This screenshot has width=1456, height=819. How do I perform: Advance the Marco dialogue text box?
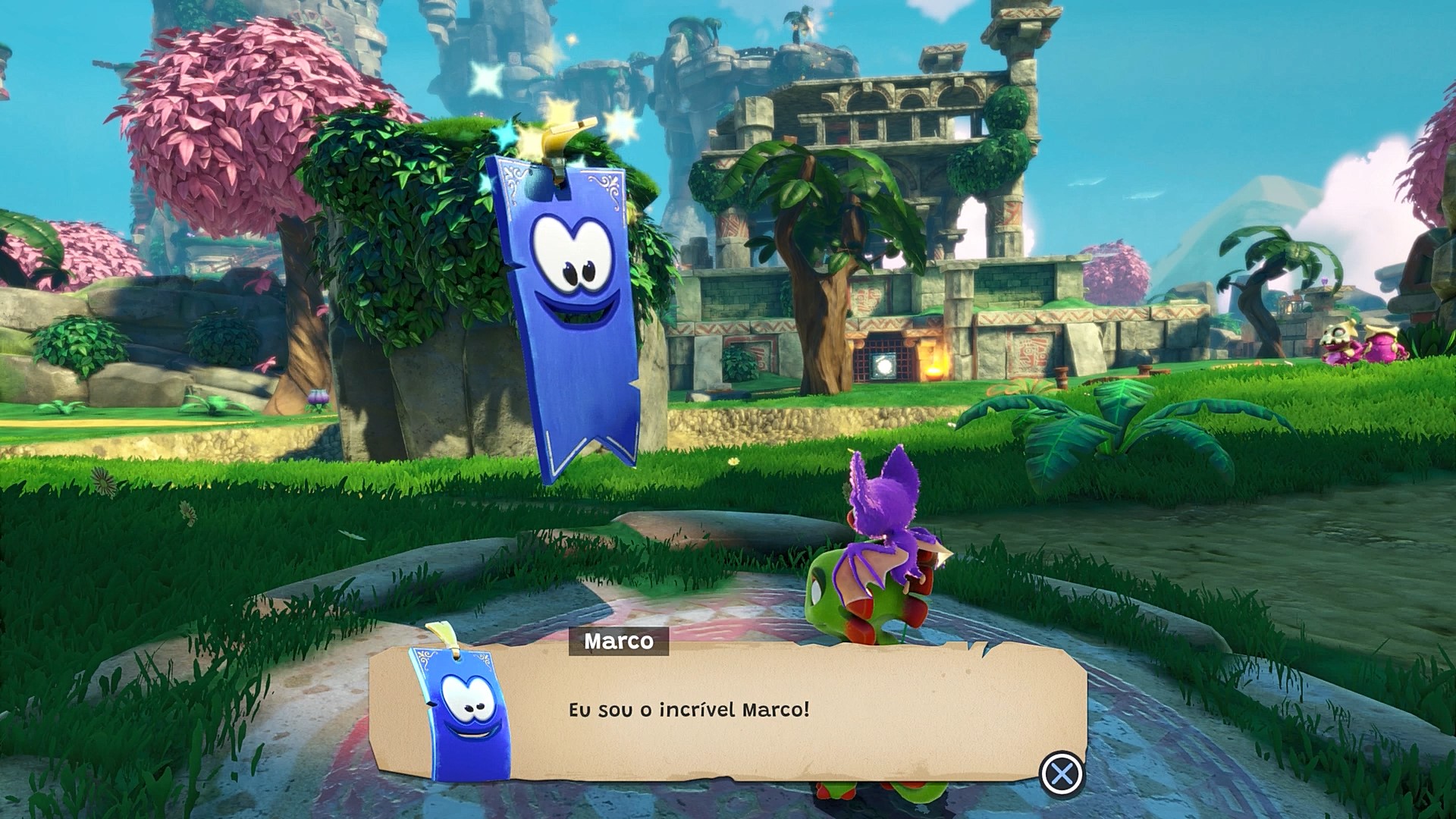[x=1062, y=774]
